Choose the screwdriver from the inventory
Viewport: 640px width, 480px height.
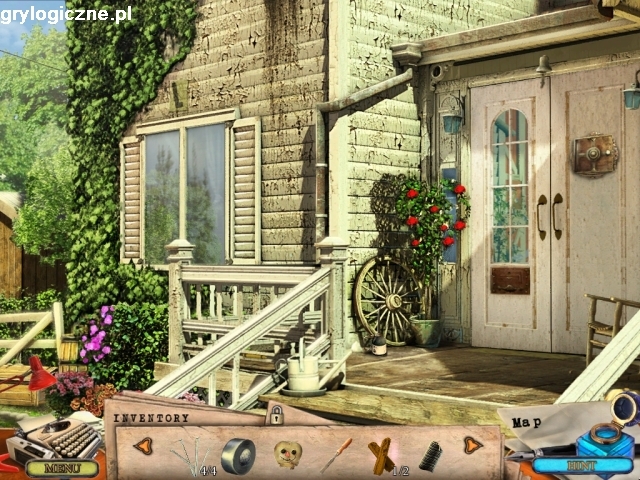point(336,455)
